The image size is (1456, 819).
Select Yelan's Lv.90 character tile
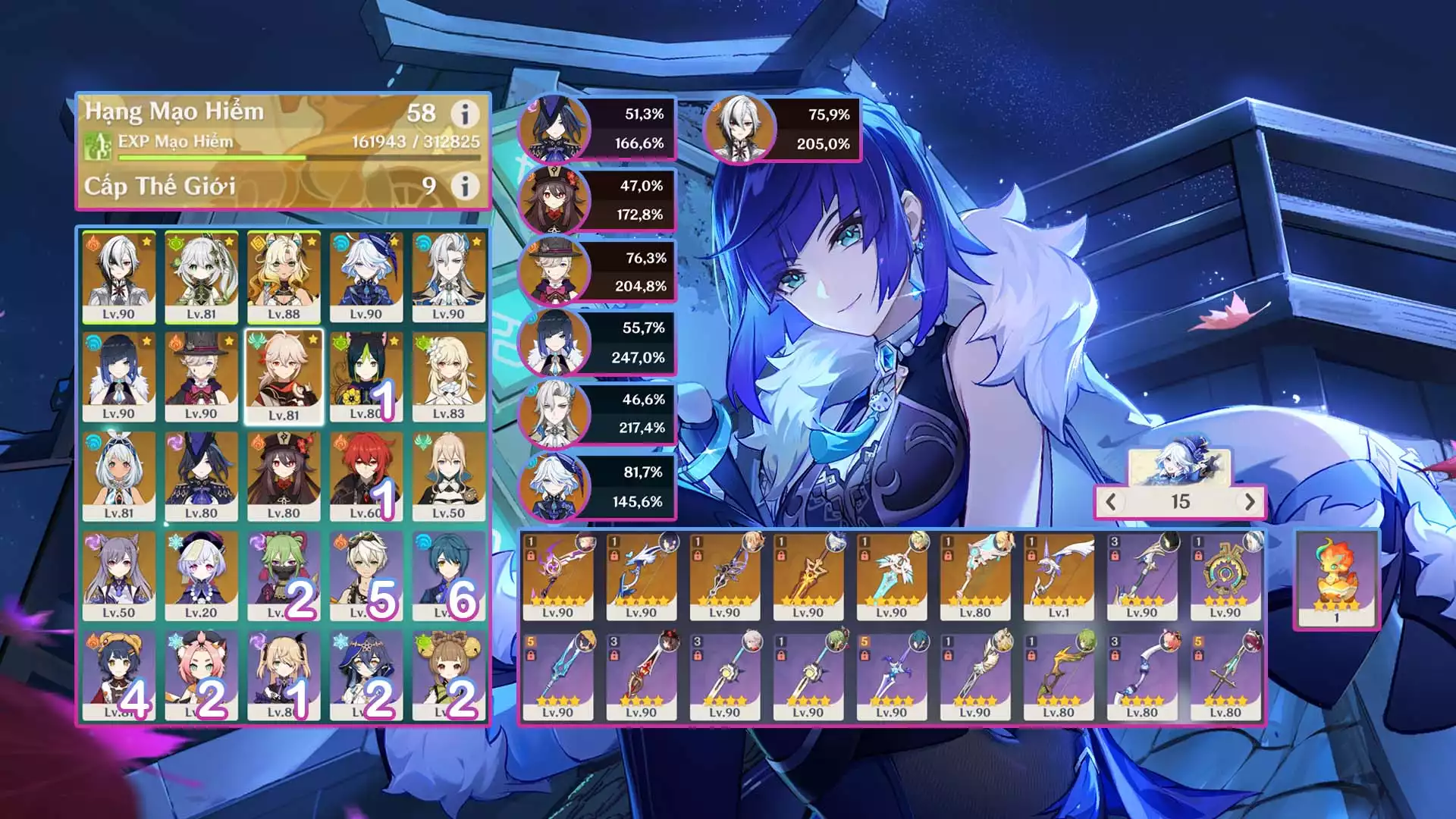119,377
